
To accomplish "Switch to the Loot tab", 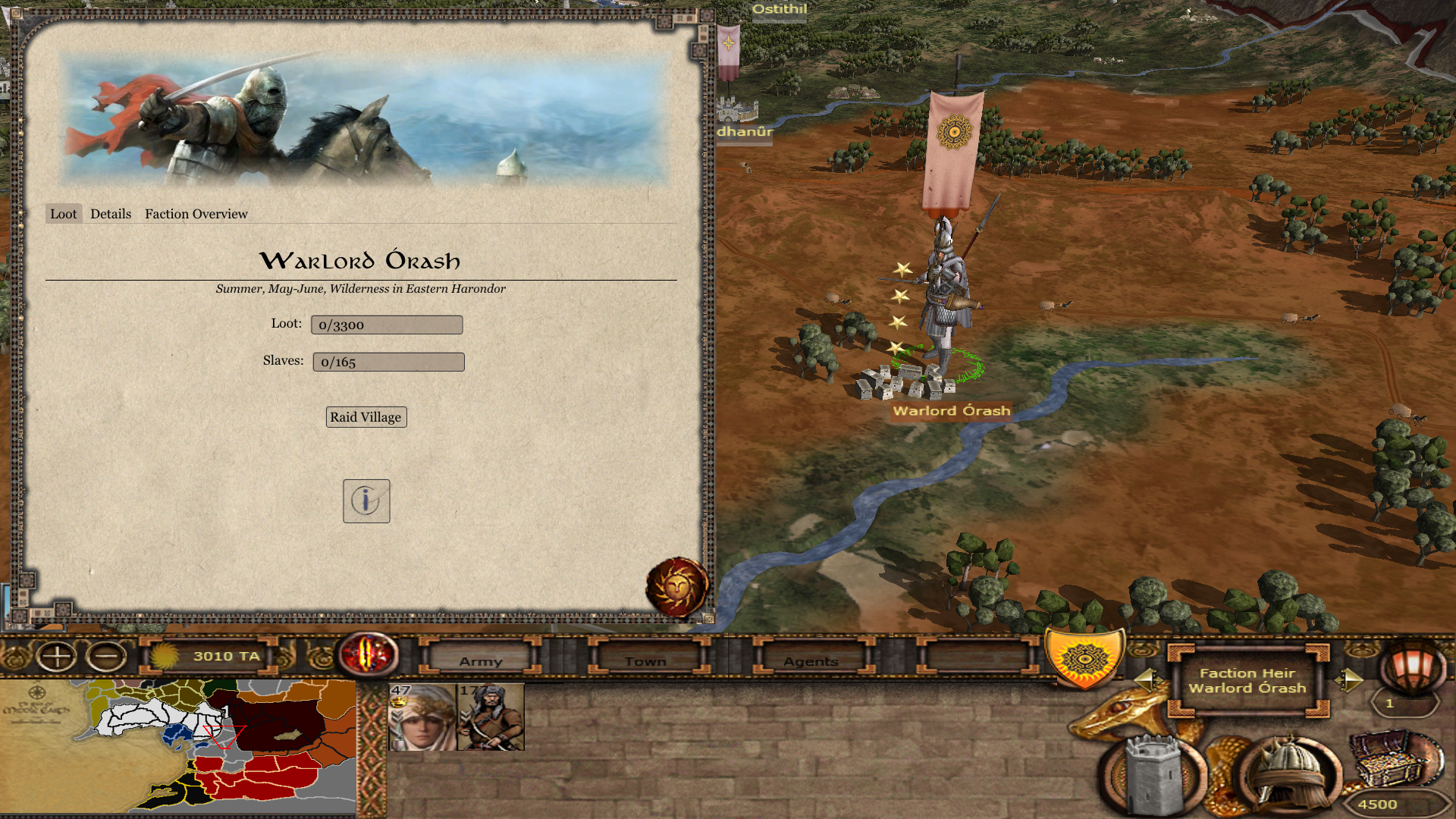I will pyautogui.click(x=64, y=214).
